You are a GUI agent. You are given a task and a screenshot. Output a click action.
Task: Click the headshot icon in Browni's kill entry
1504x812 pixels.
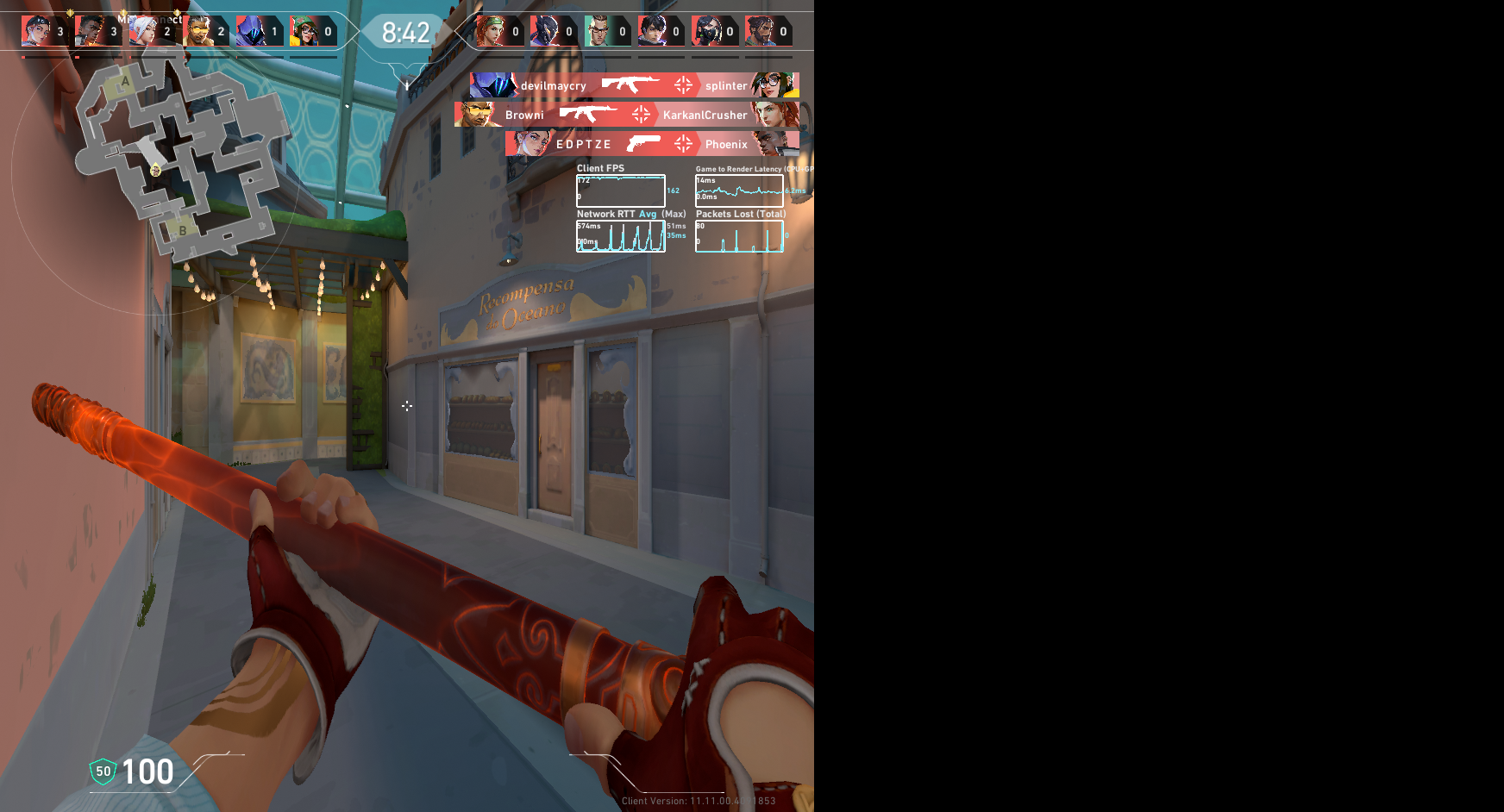tap(640, 115)
